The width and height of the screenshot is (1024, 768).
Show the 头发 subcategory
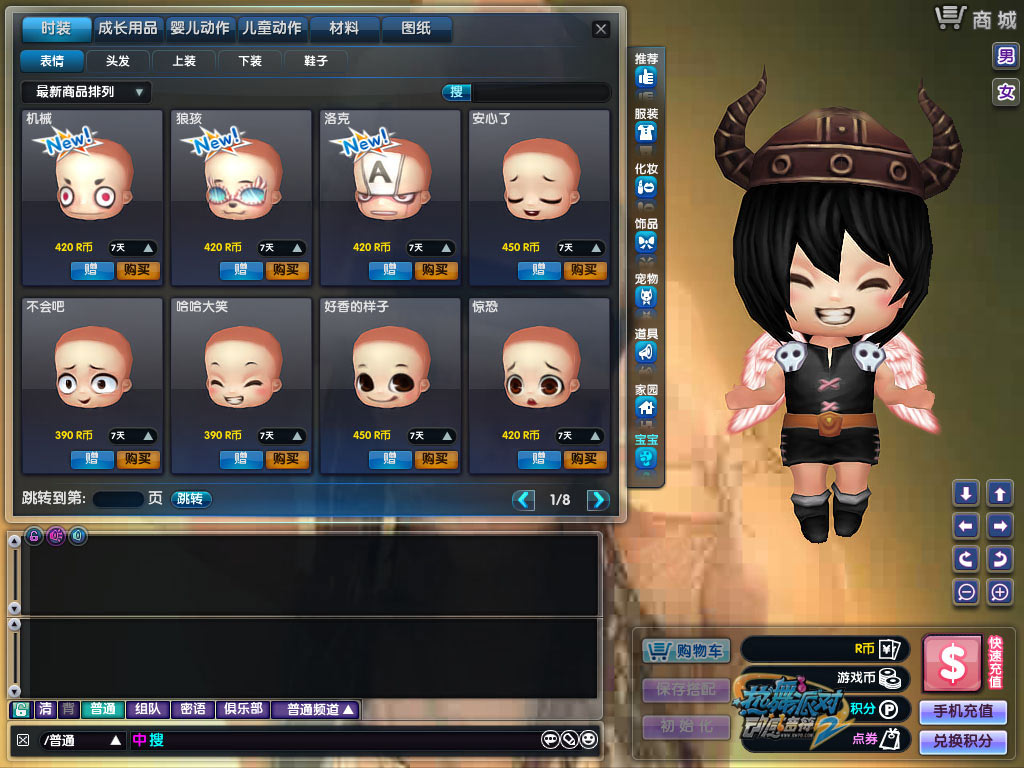point(117,61)
